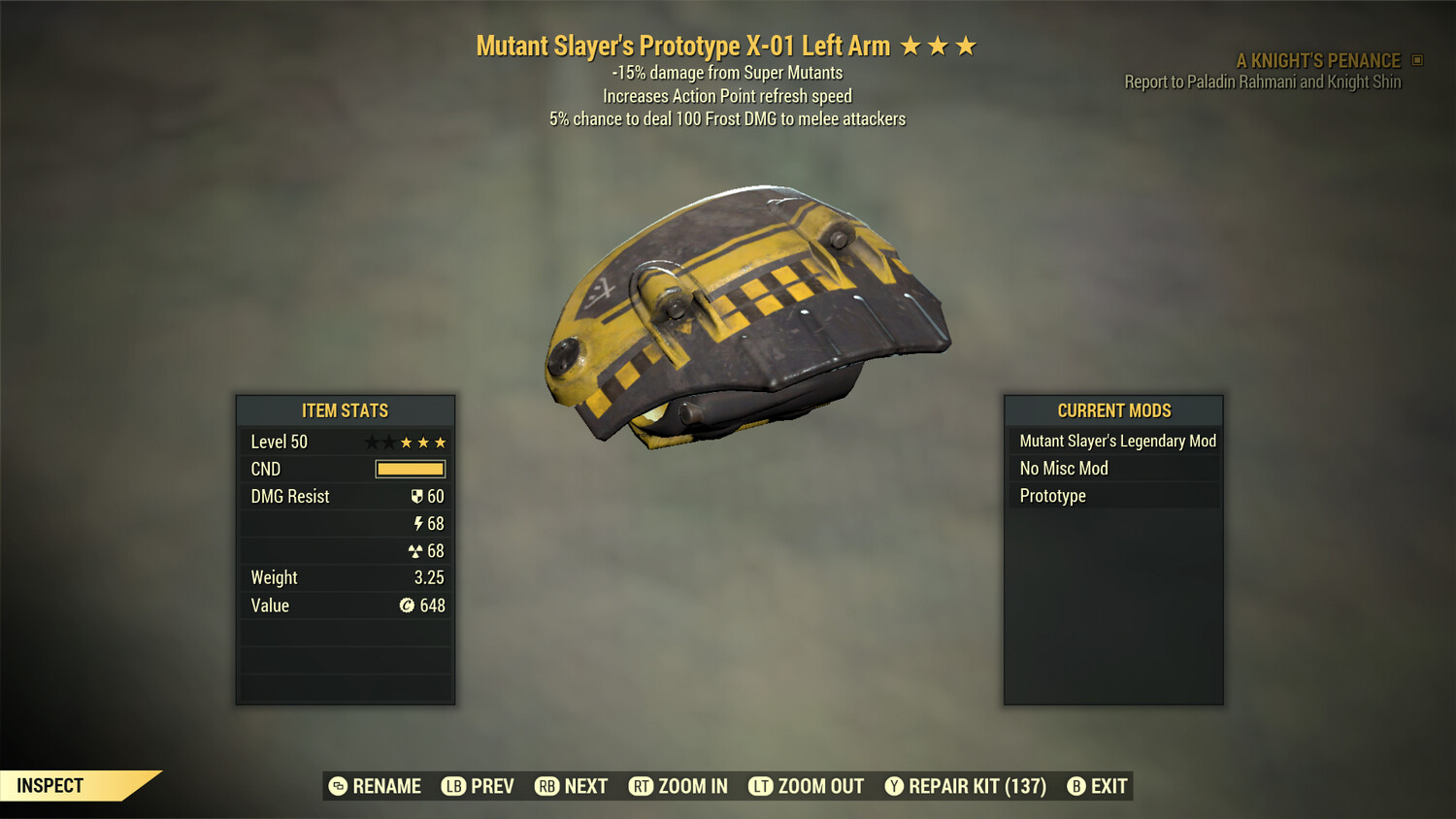
Task: Use a Repair Kit on the armor
Action: click(896, 786)
